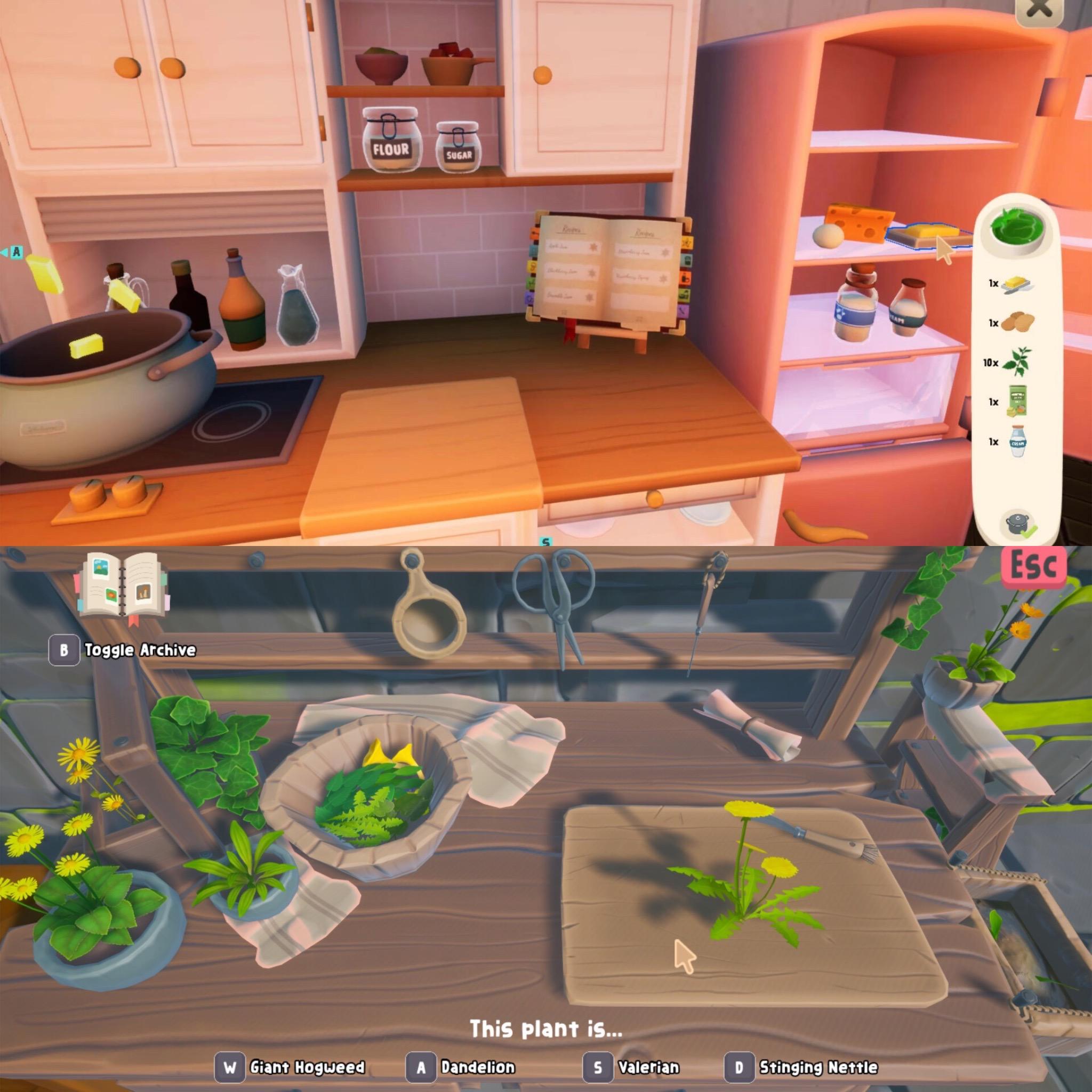Open the archive book icon

[x=122, y=588]
